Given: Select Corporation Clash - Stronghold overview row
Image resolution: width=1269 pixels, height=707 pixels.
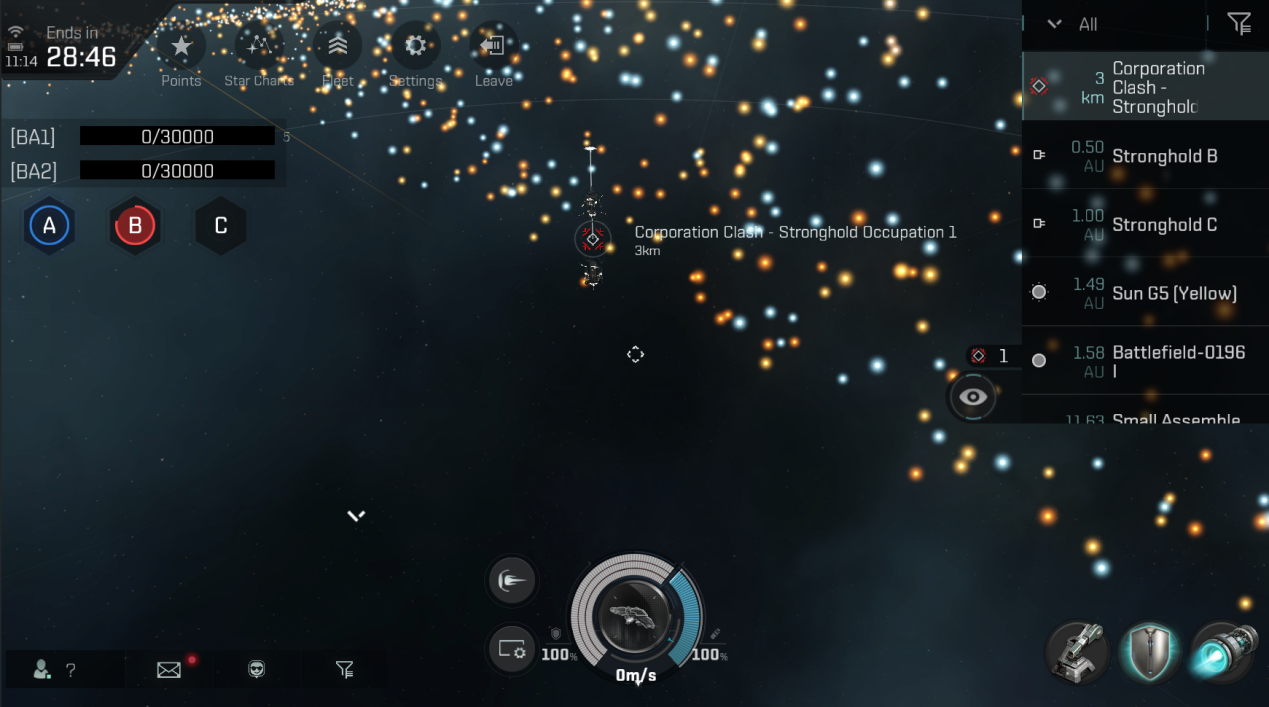Looking at the screenshot, I should click(1145, 87).
